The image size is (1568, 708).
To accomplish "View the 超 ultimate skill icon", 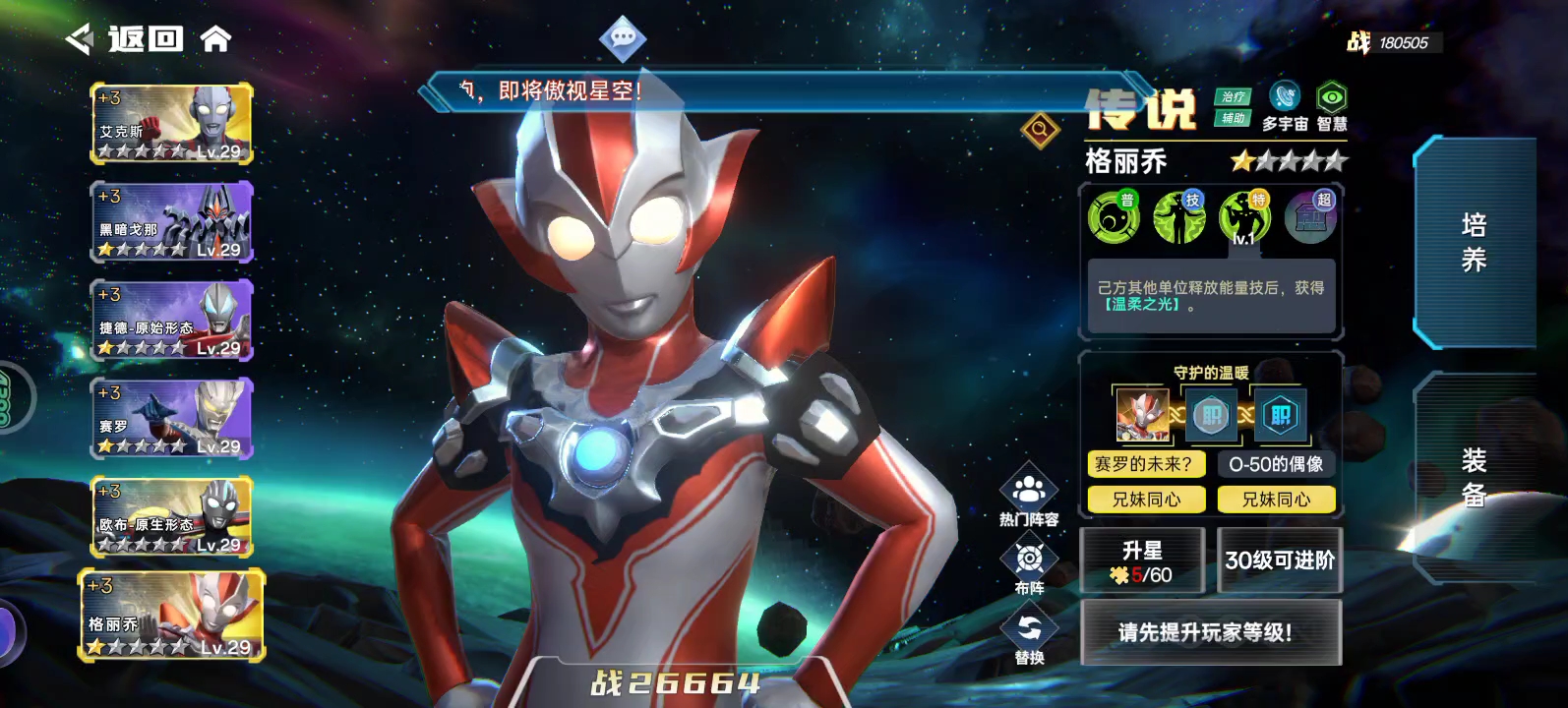I will (1310, 217).
